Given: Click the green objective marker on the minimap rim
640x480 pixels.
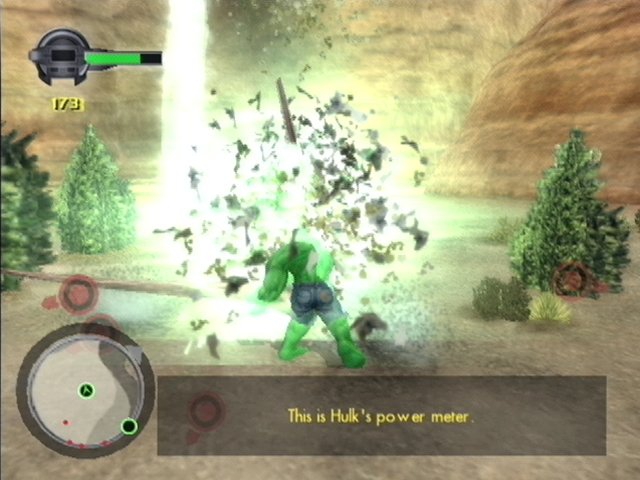Looking at the screenshot, I should tap(129, 427).
